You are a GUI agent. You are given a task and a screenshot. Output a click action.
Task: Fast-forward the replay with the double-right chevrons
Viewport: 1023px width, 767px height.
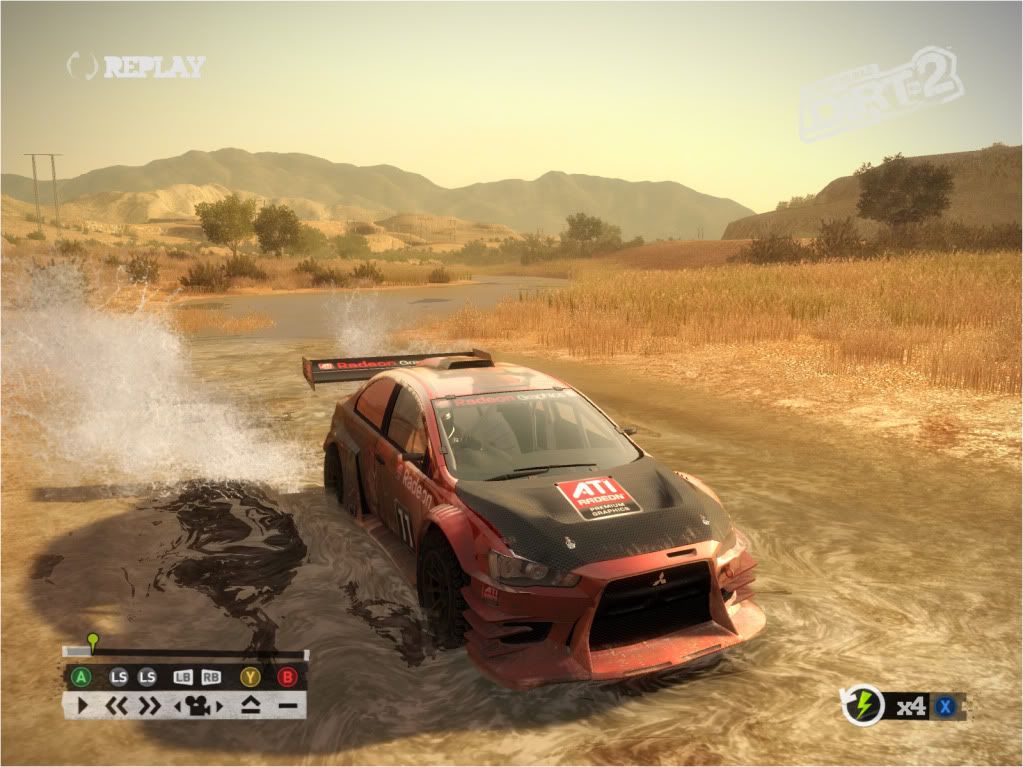[149, 706]
